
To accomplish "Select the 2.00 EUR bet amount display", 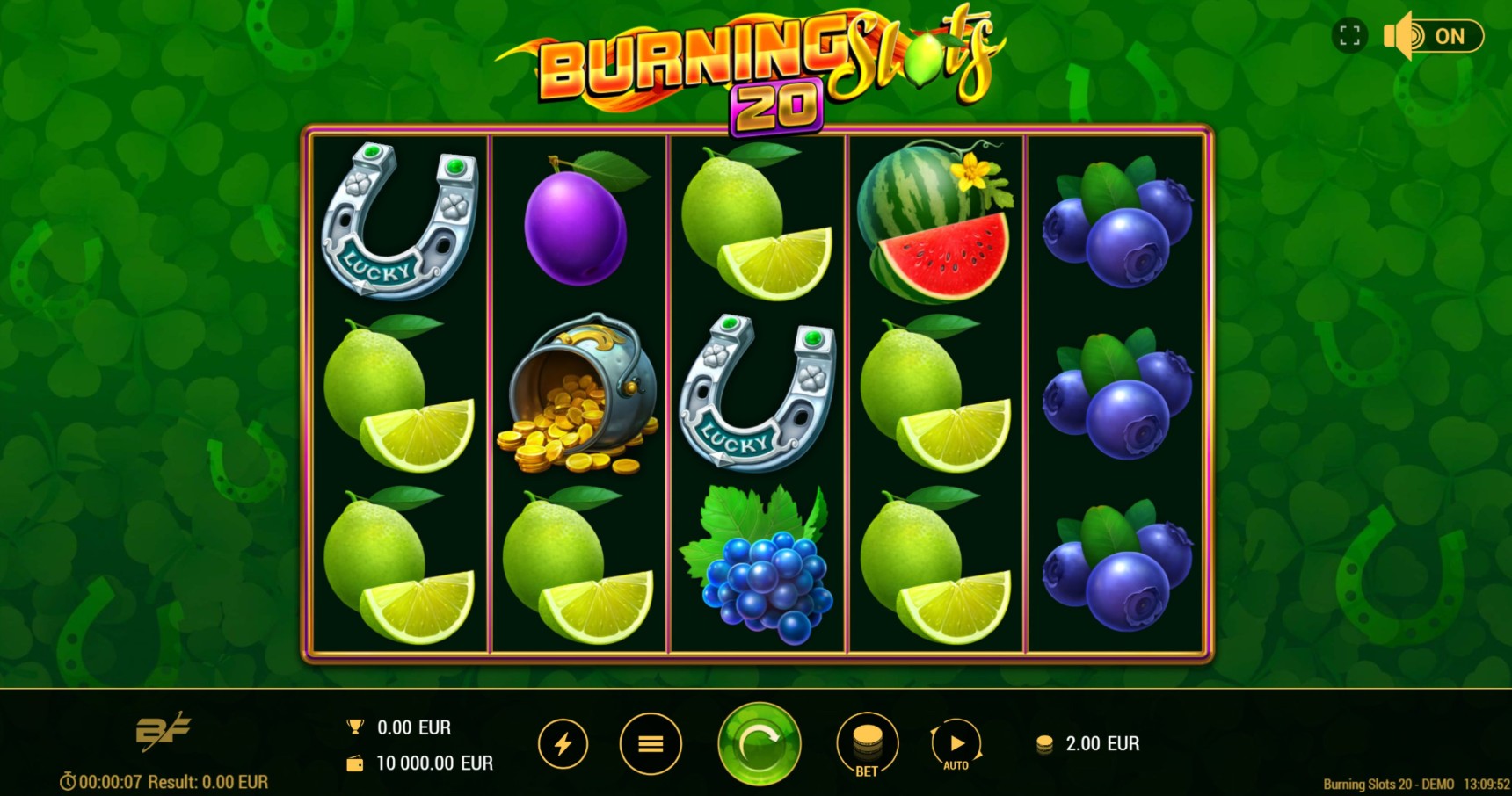I will tap(1101, 743).
